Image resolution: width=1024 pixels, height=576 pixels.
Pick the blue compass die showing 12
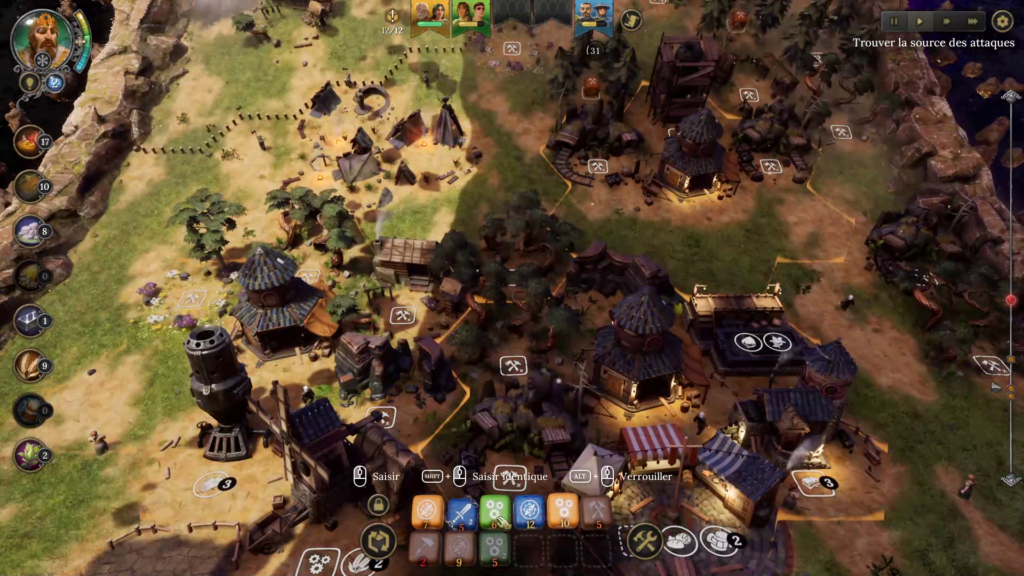[x=530, y=512]
